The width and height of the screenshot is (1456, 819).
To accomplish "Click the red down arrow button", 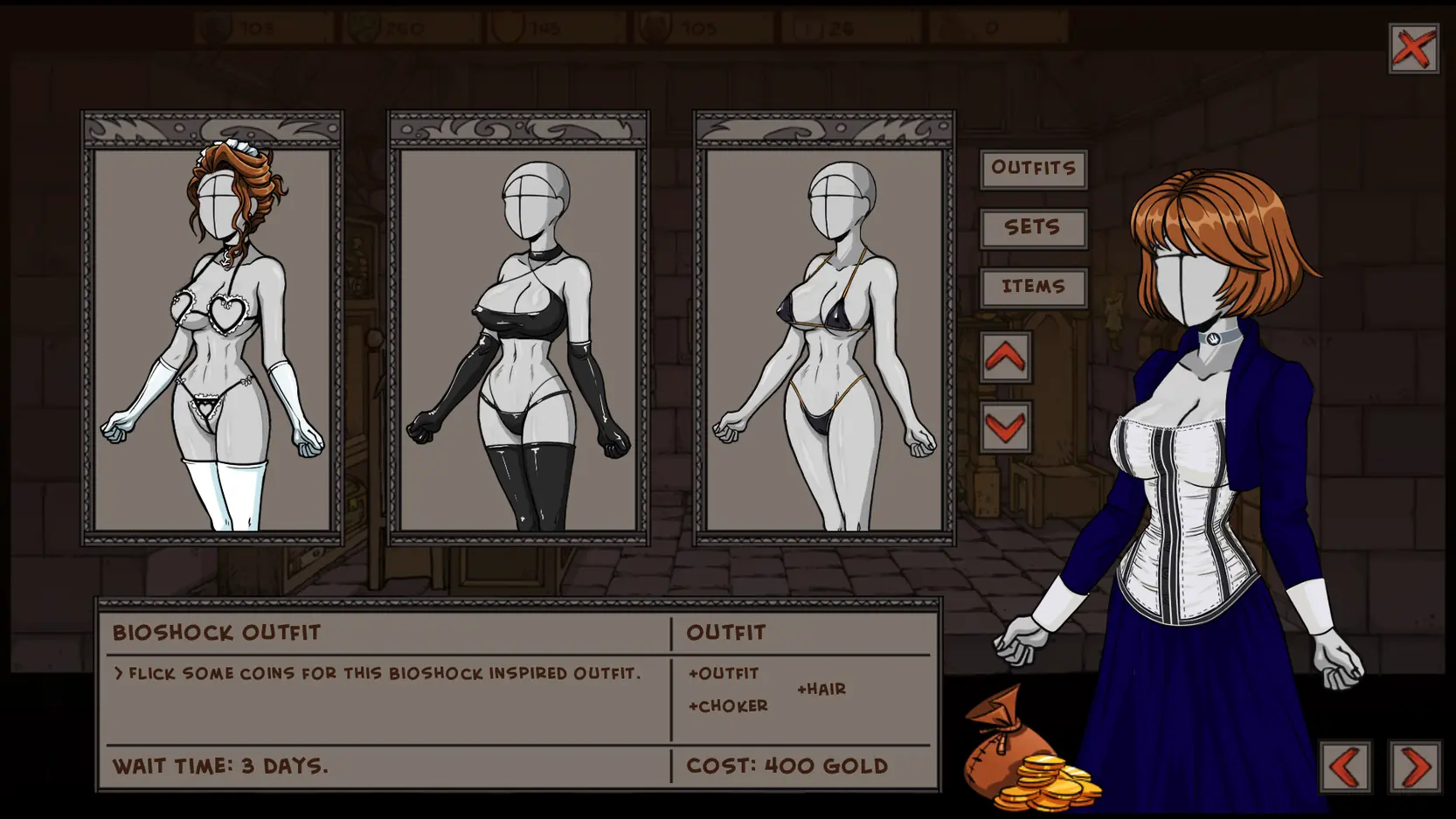I will [x=1005, y=427].
